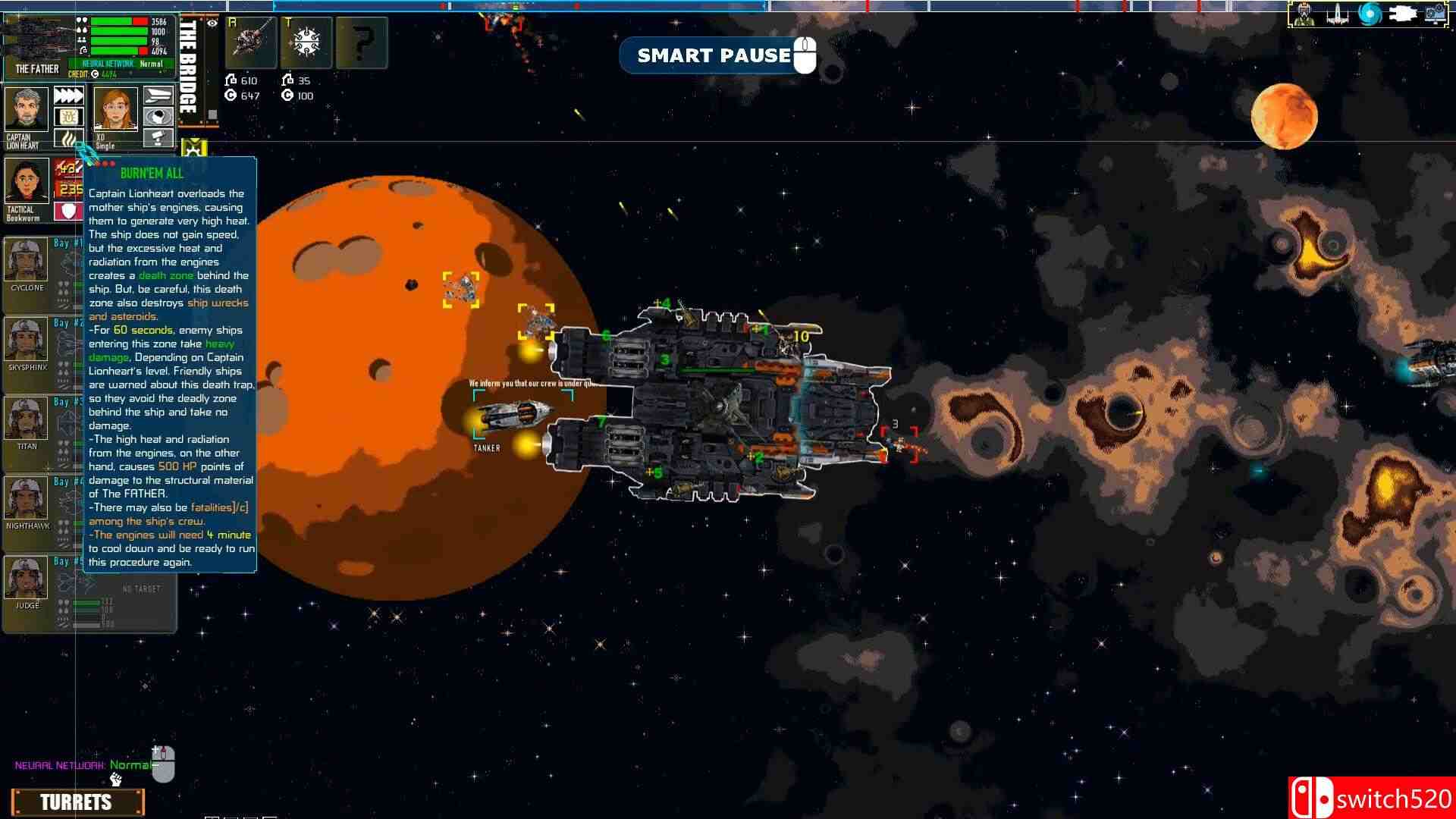Select pilot Titan in Bay 3
1456x819 pixels.
point(27,419)
